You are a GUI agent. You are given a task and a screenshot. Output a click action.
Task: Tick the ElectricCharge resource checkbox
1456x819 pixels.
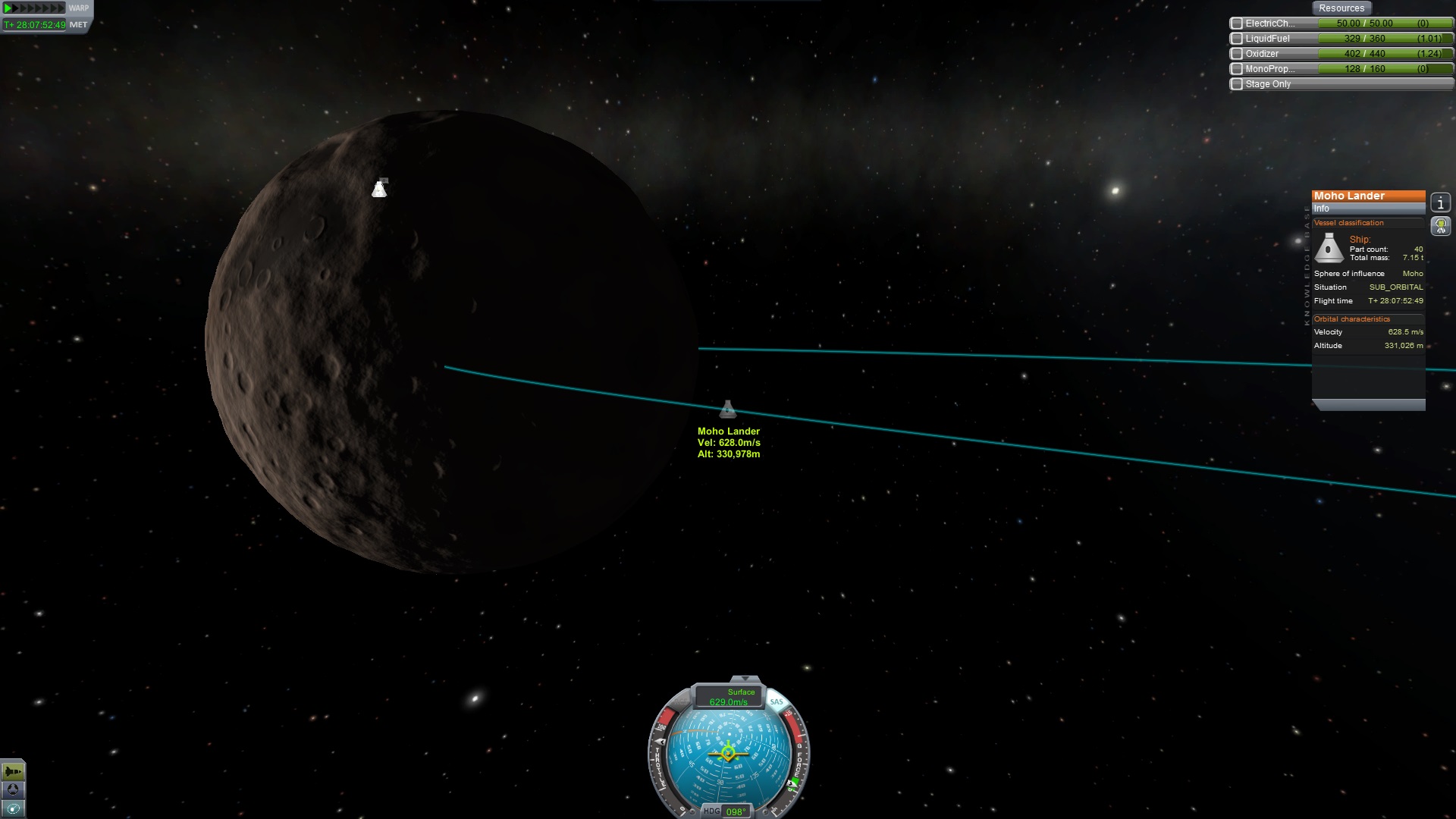(1237, 24)
